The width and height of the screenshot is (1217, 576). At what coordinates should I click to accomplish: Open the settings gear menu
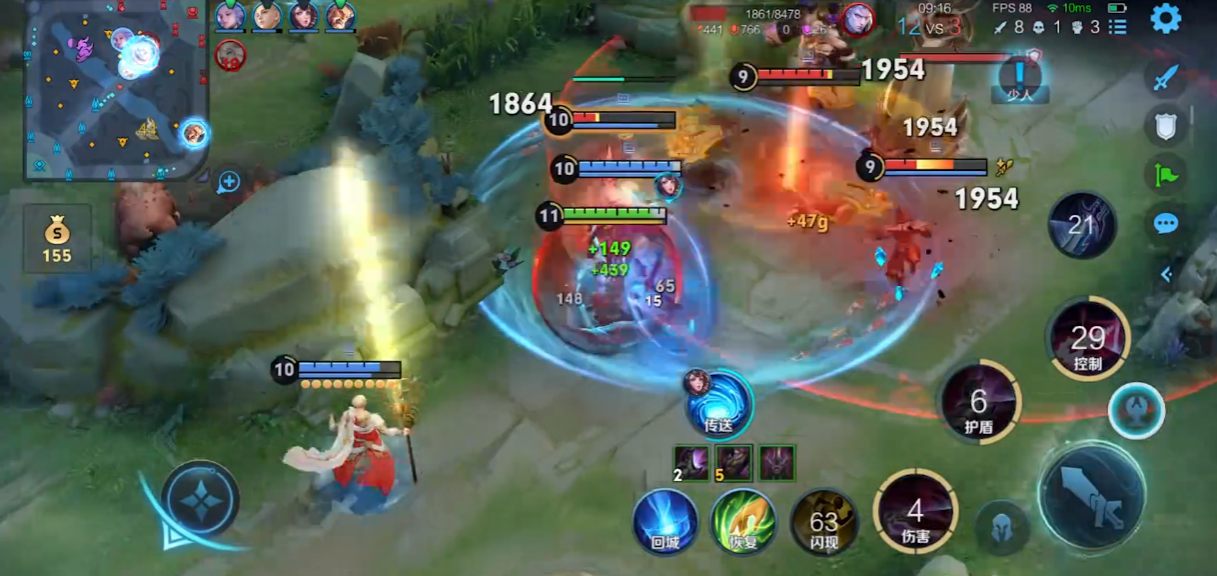point(1165,19)
